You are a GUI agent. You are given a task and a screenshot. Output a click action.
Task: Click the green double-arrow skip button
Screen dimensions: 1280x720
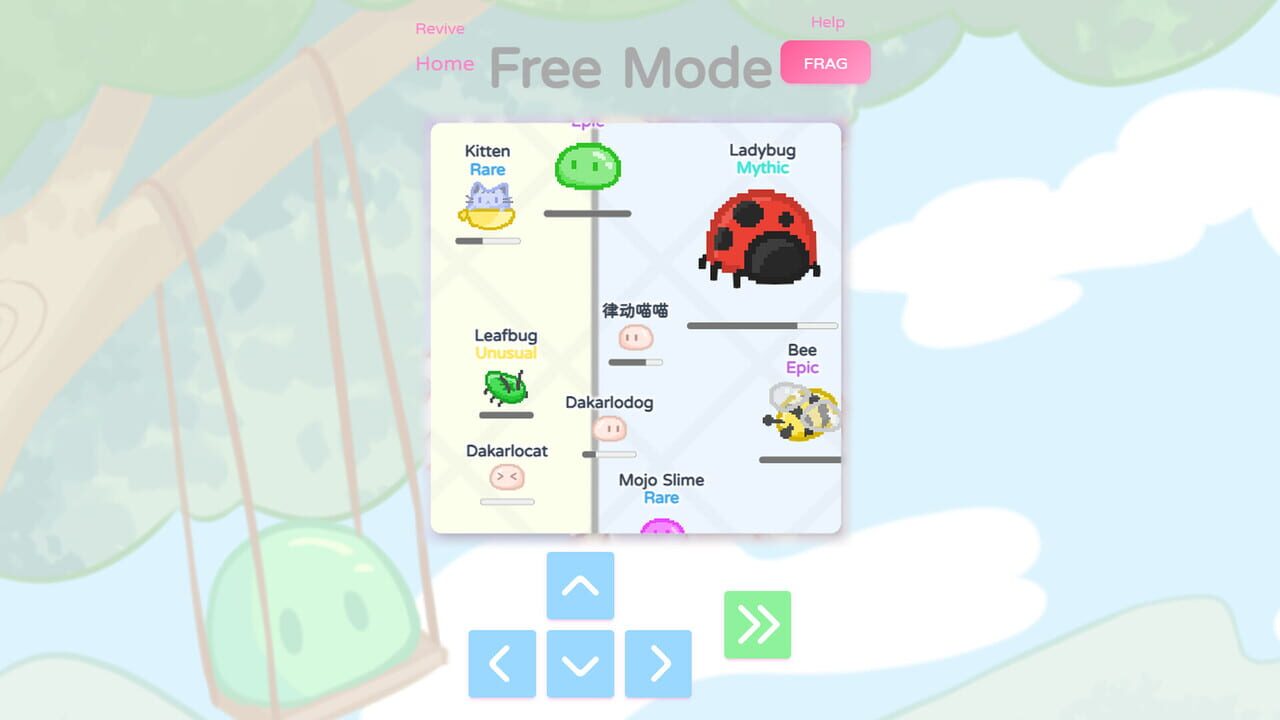(x=757, y=624)
